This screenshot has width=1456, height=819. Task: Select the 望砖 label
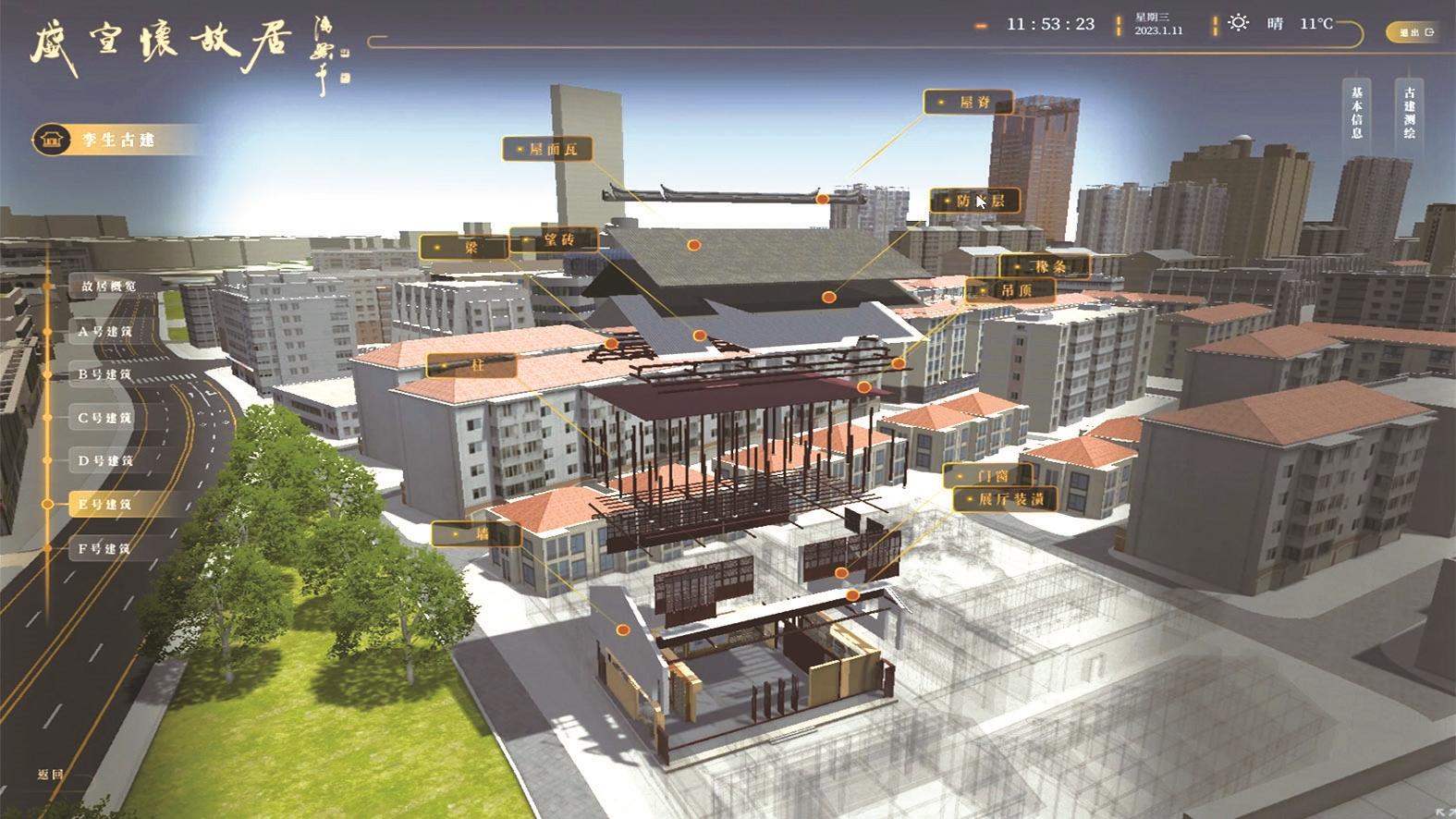pyautogui.click(x=553, y=240)
